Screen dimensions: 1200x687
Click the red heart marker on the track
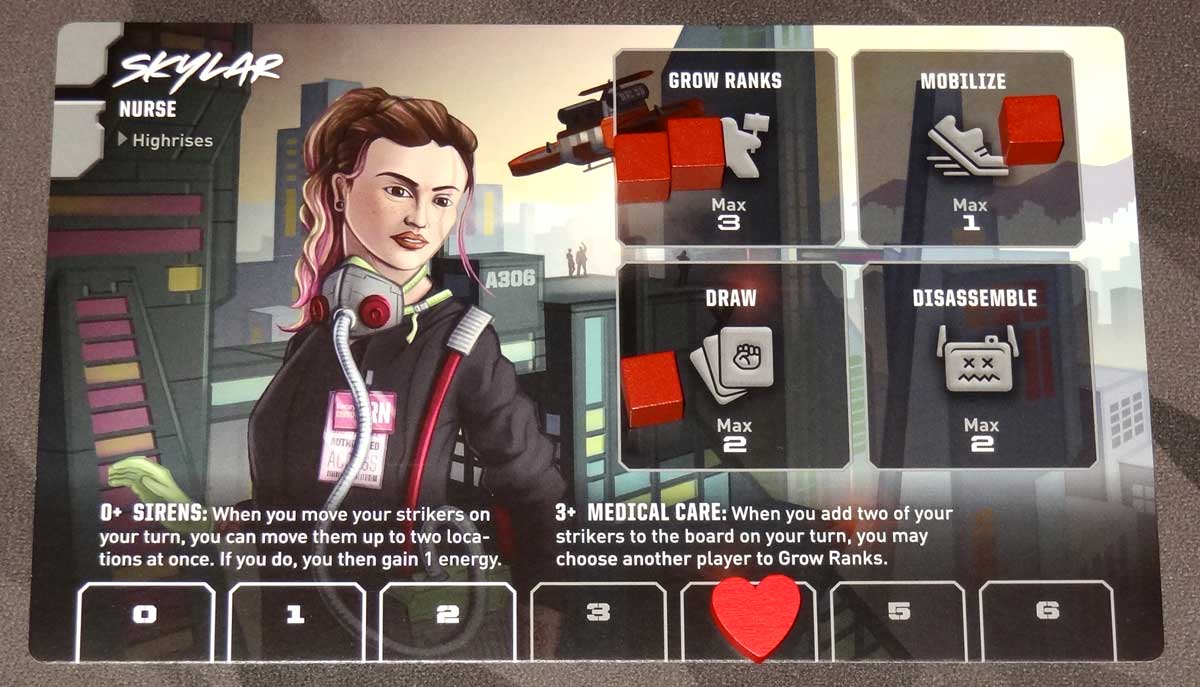pyautogui.click(x=755, y=614)
